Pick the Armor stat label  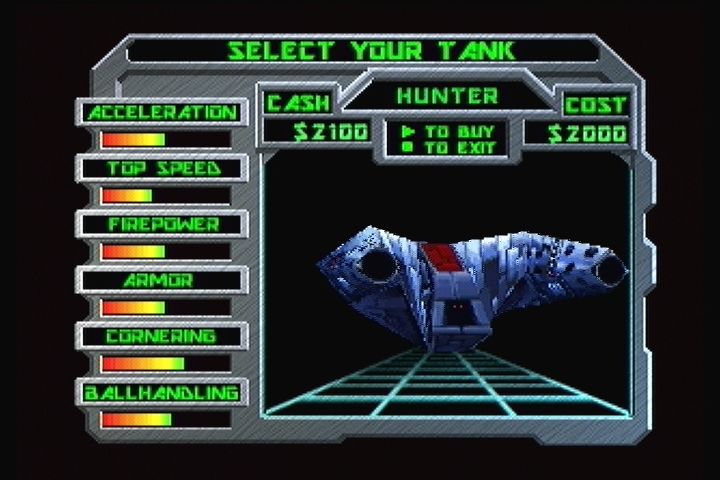point(162,281)
